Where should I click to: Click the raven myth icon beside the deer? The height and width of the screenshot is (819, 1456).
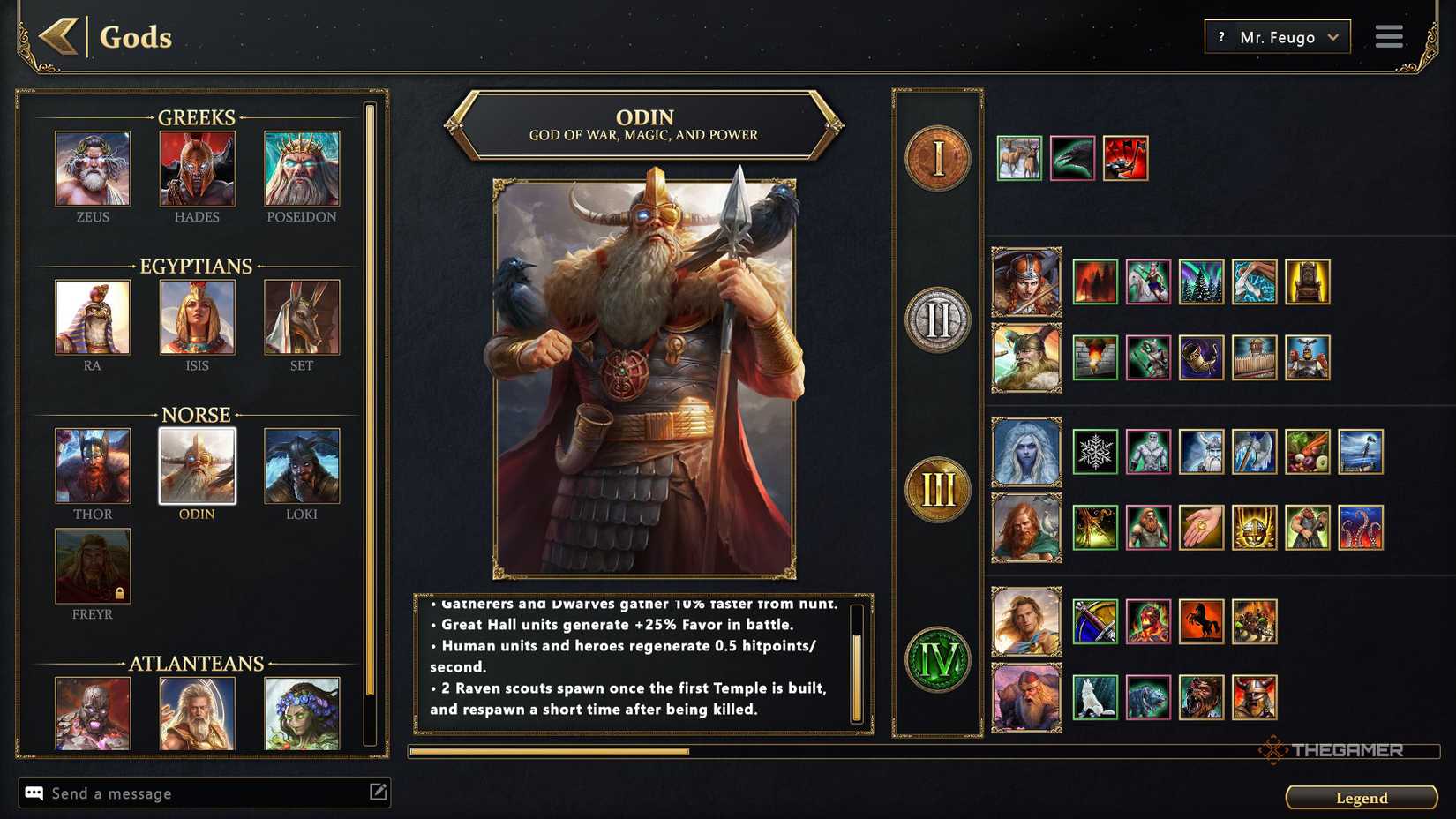(x=1074, y=159)
